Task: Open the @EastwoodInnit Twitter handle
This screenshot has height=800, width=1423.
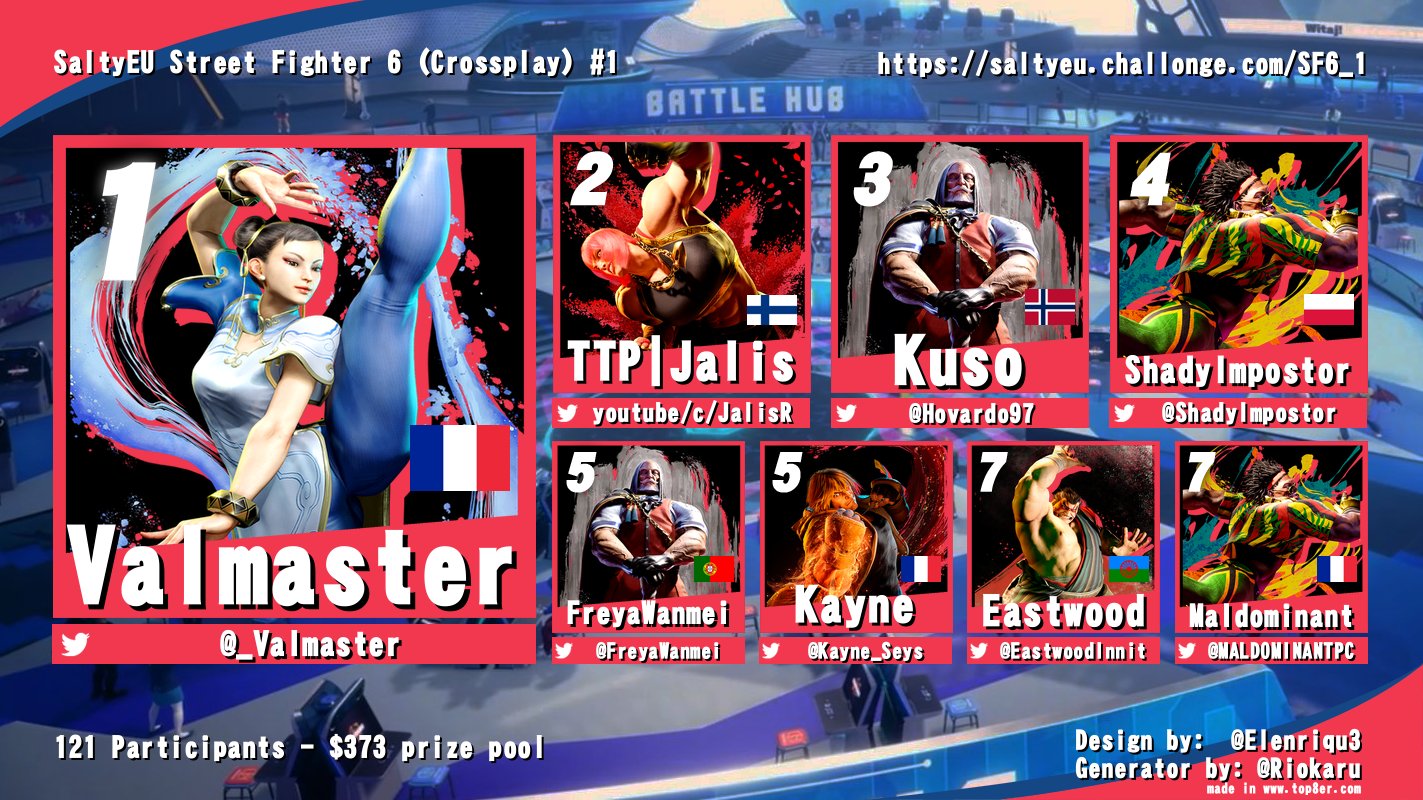Action: coord(1072,652)
